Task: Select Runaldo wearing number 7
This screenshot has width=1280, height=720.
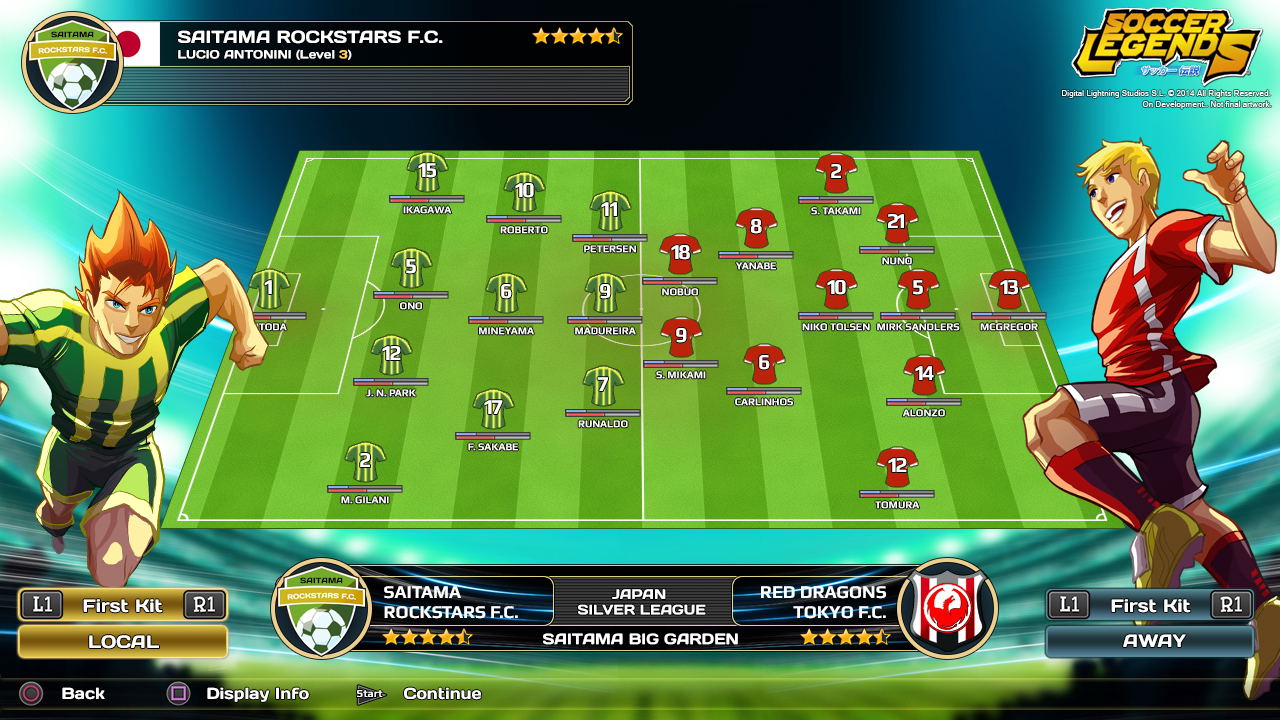Action: click(603, 386)
